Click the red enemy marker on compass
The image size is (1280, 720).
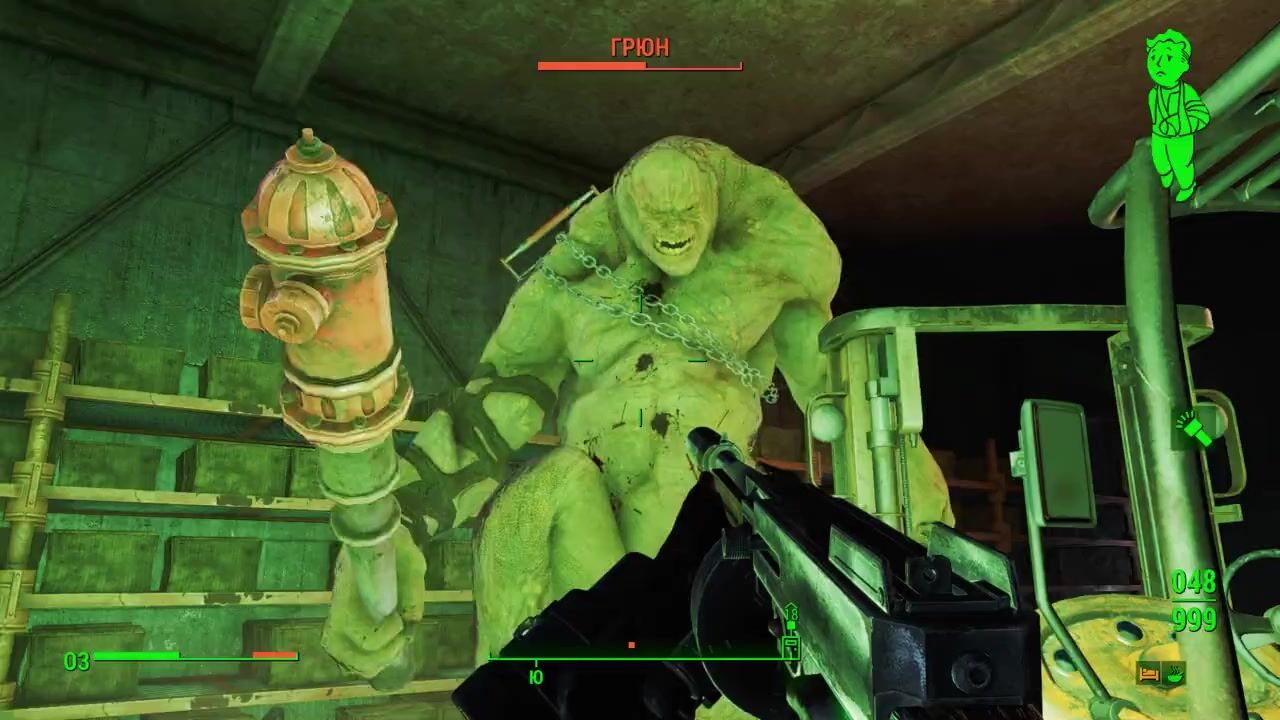point(631,646)
